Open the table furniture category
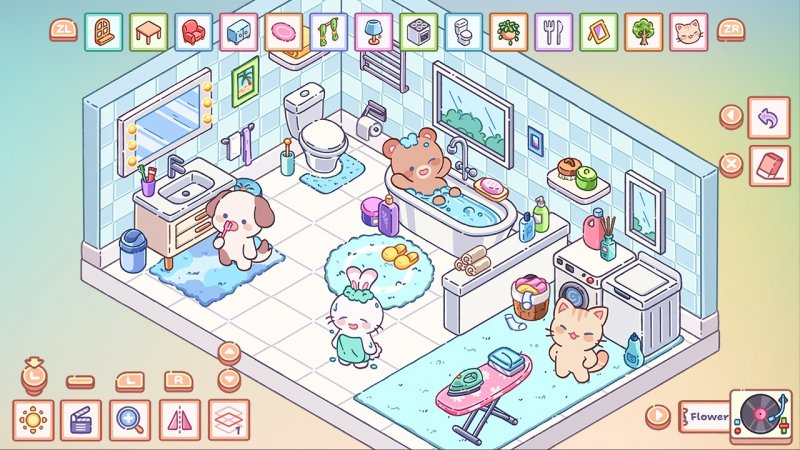 tap(148, 31)
